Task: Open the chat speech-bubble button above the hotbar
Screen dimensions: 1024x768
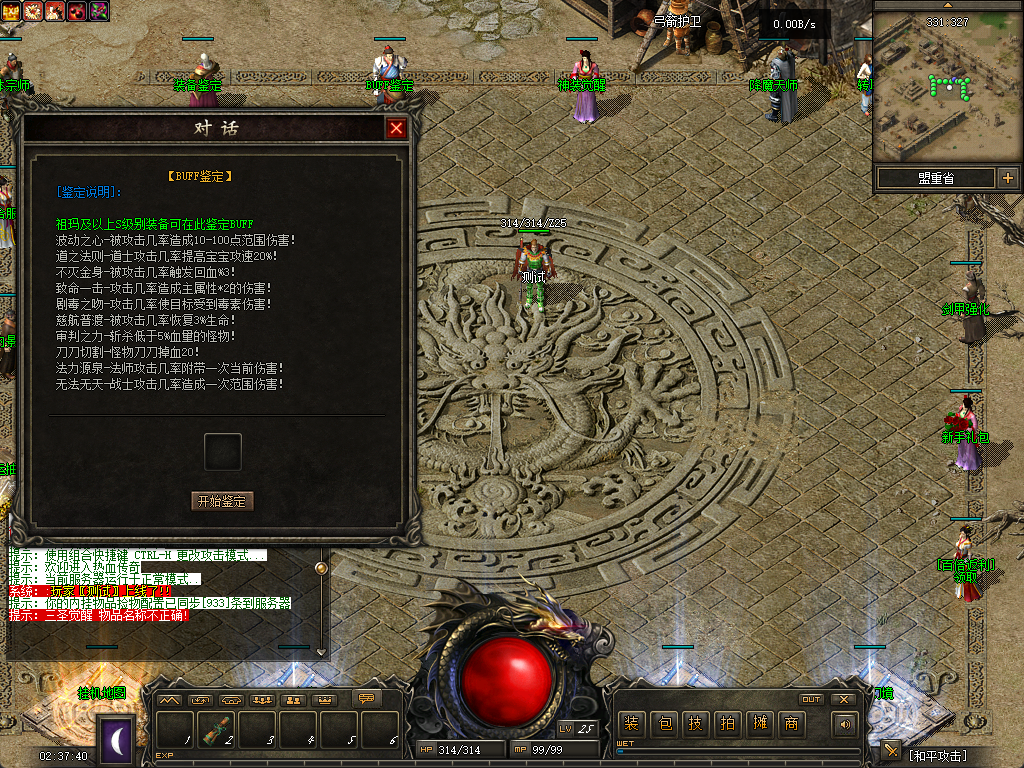Action: (x=366, y=699)
